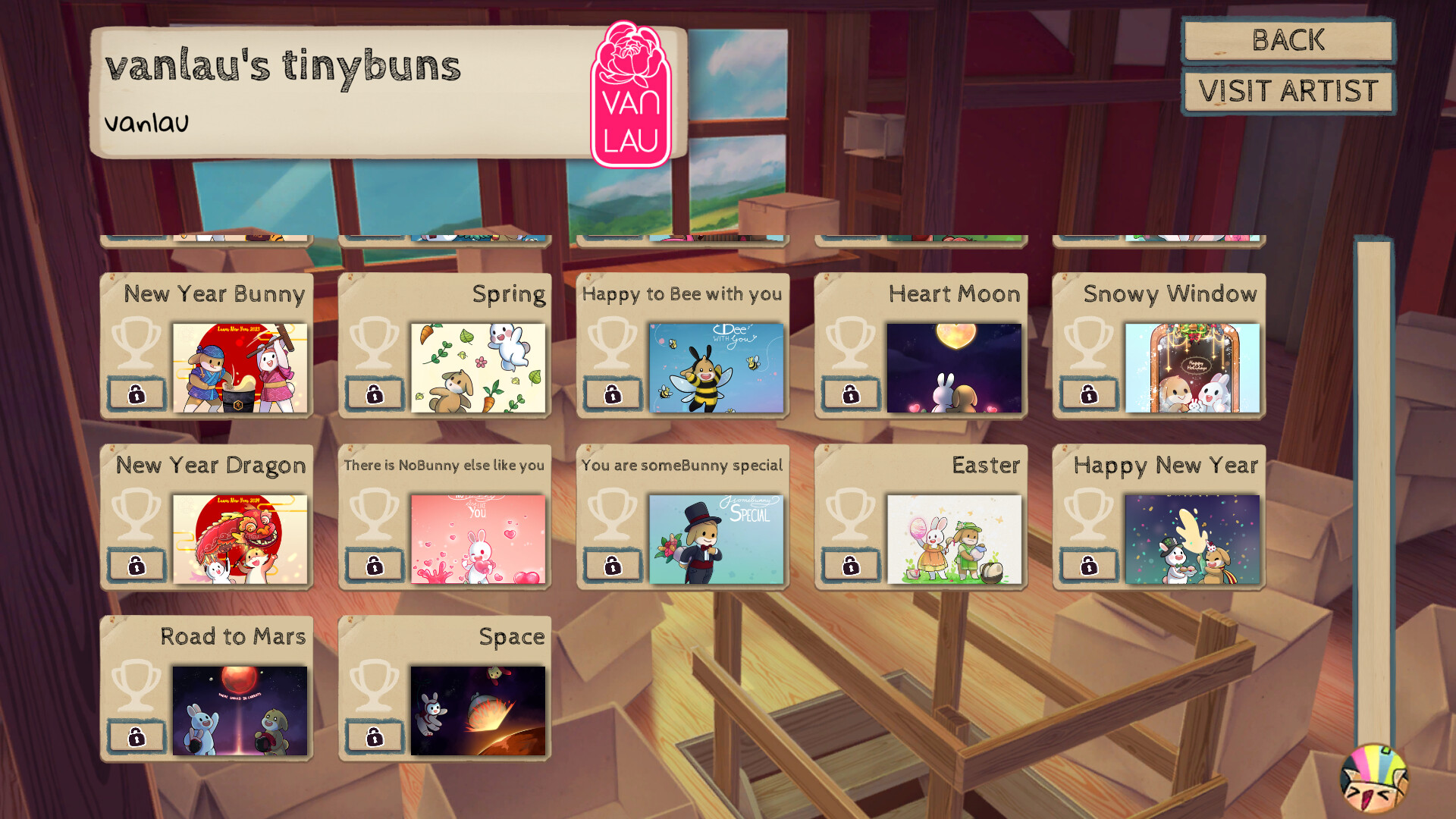Open the Road to Mars artwork image
Viewport: 1456px width, 819px height.
pos(241,710)
